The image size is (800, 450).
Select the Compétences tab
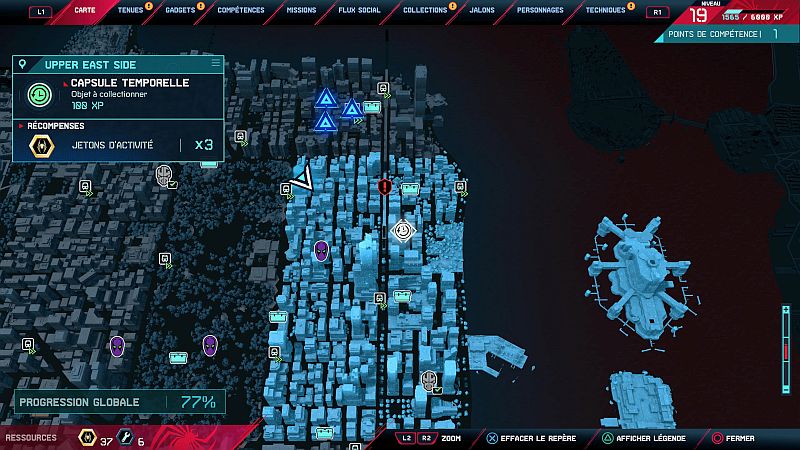point(240,10)
